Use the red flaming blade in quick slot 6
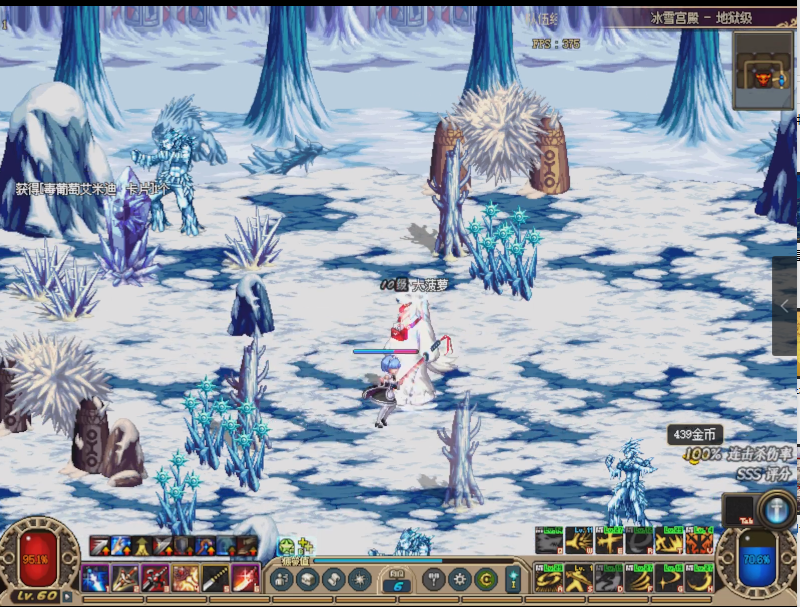This screenshot has width=800, height=607. click(x=245, y=577)
